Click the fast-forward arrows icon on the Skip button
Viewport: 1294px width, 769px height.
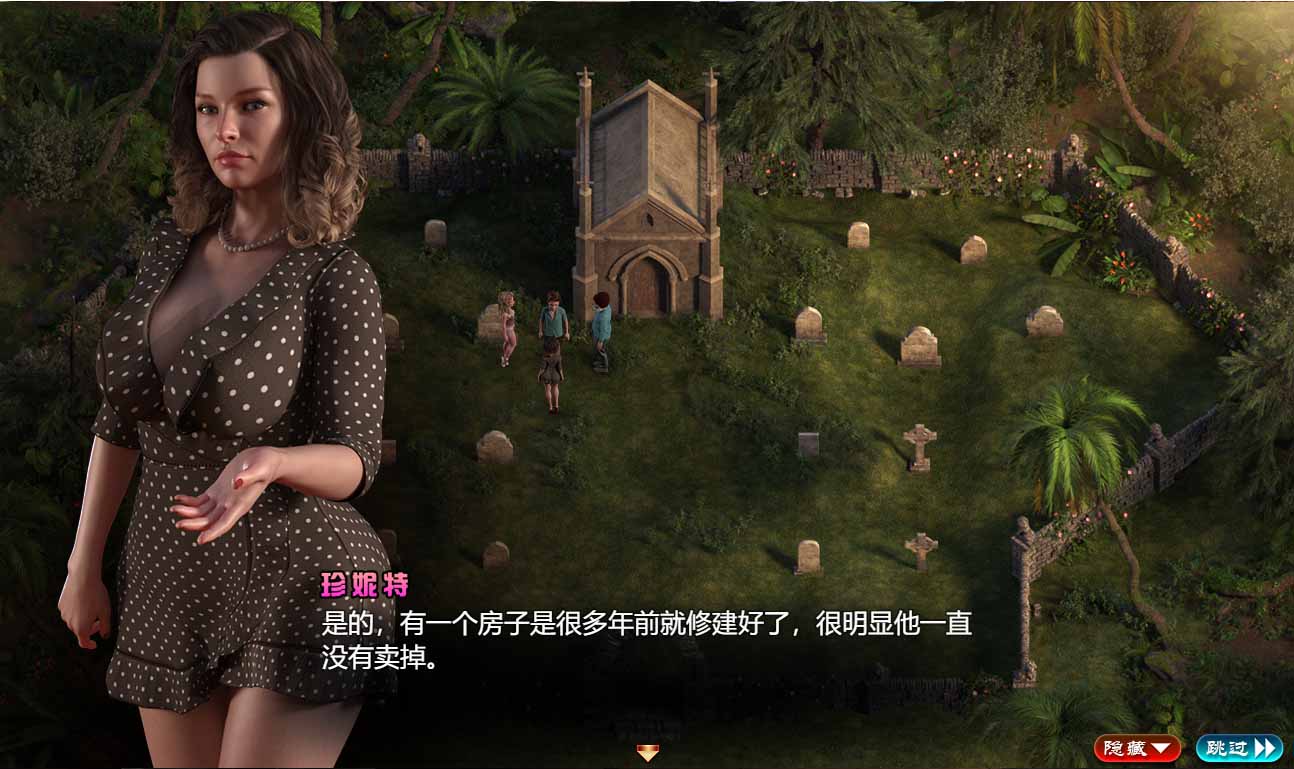click(1263, 746)
